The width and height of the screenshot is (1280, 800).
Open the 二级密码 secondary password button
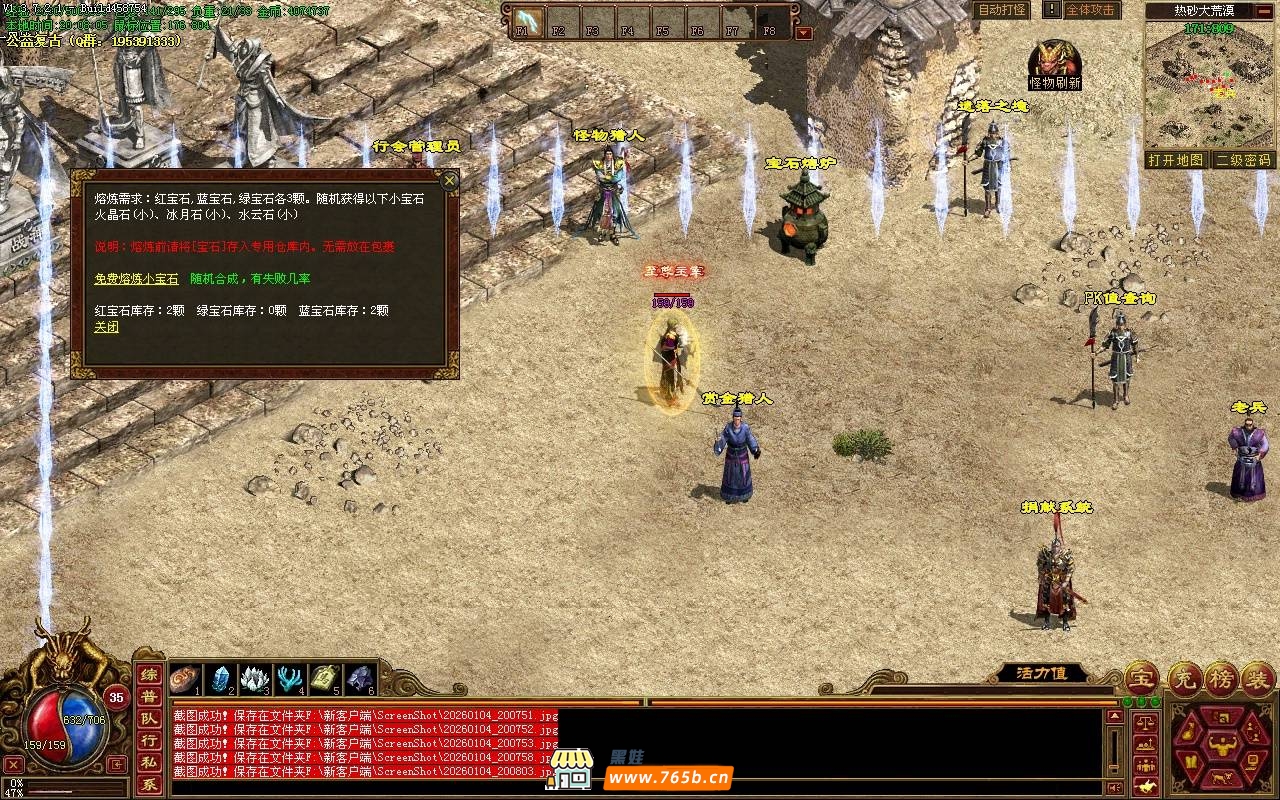click(x=1243, y=160)
